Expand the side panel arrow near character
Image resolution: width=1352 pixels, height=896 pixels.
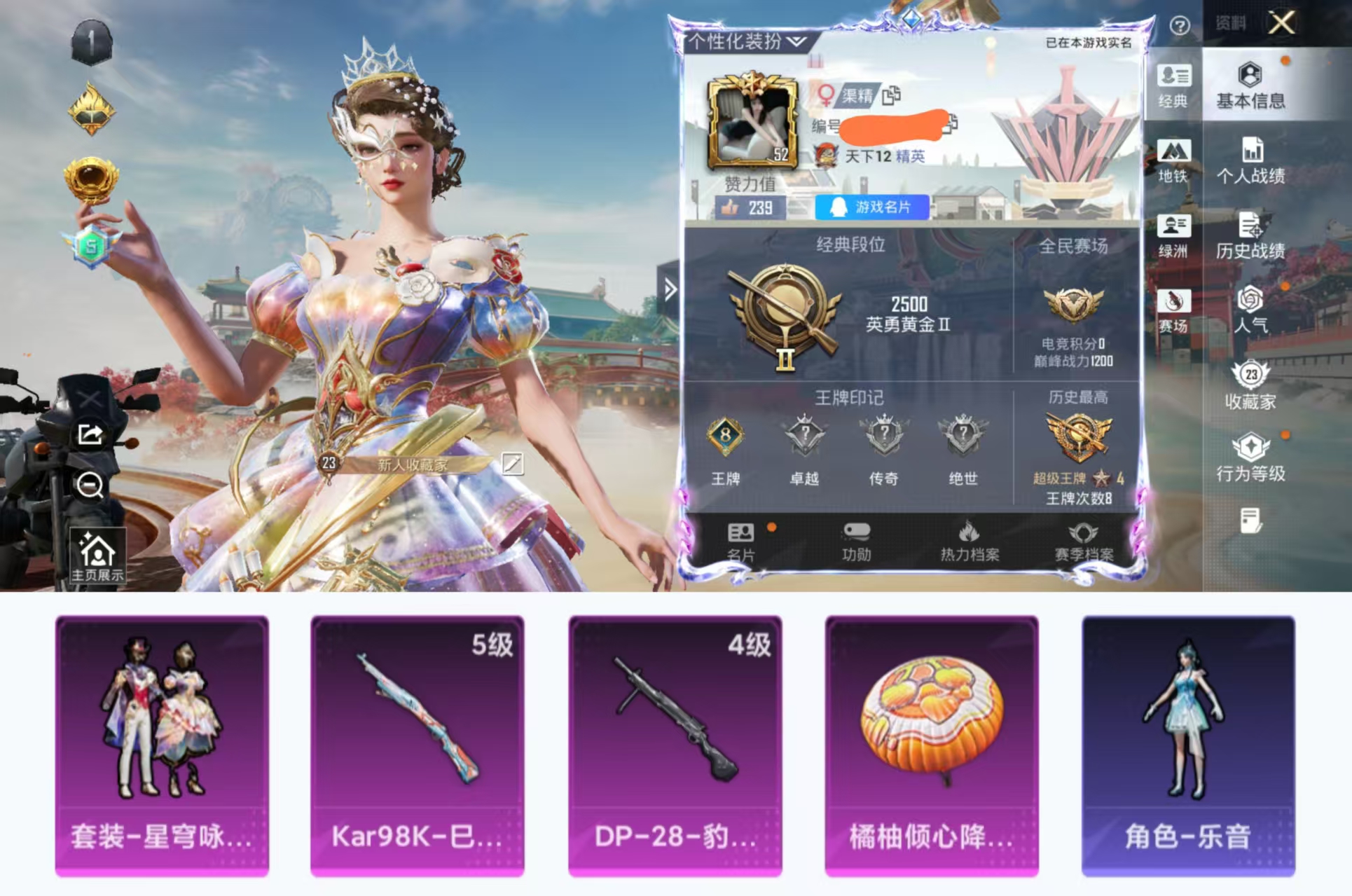point(670,287)
